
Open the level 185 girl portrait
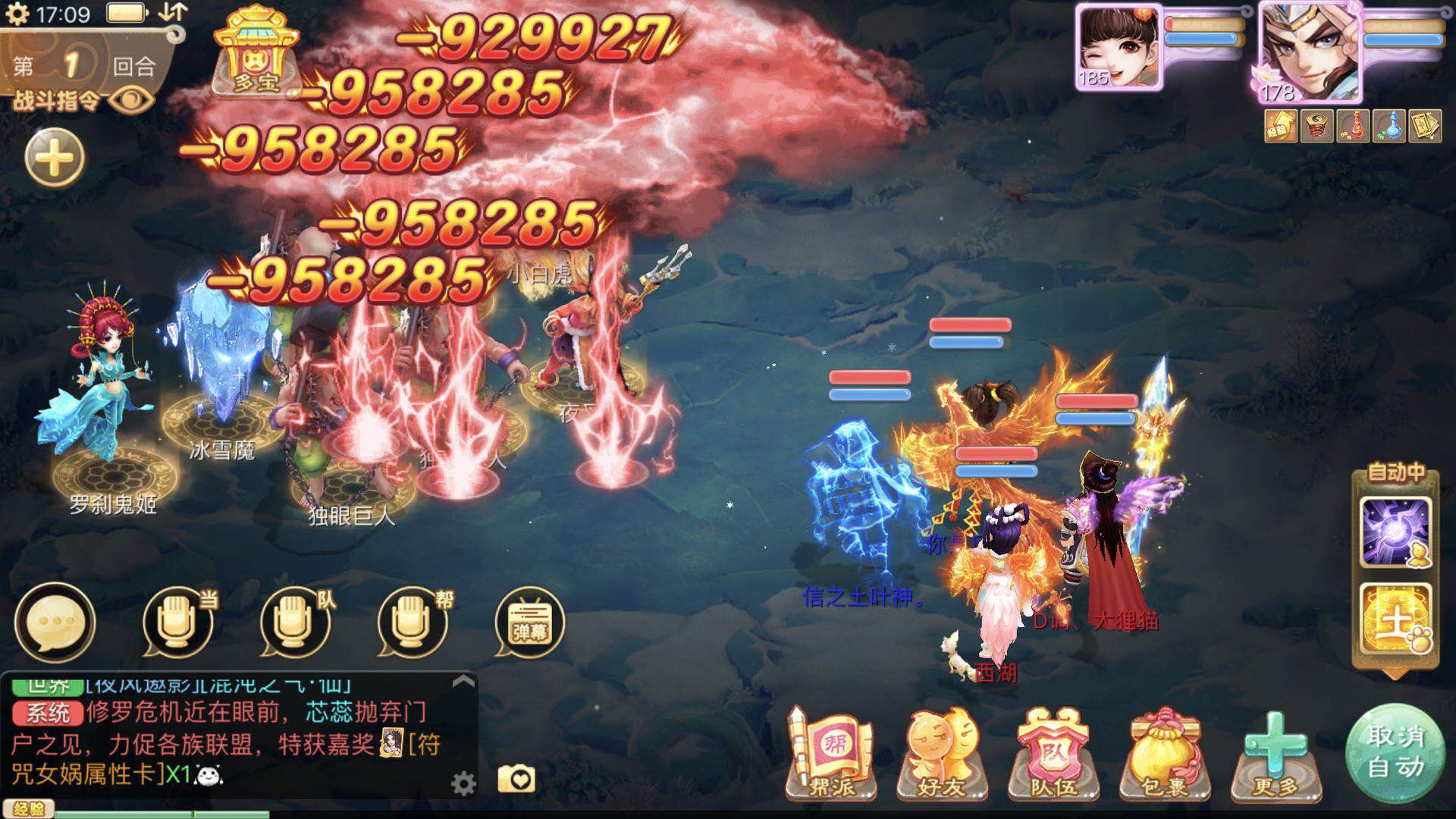pyautogui.click(x=1119, y=47)
